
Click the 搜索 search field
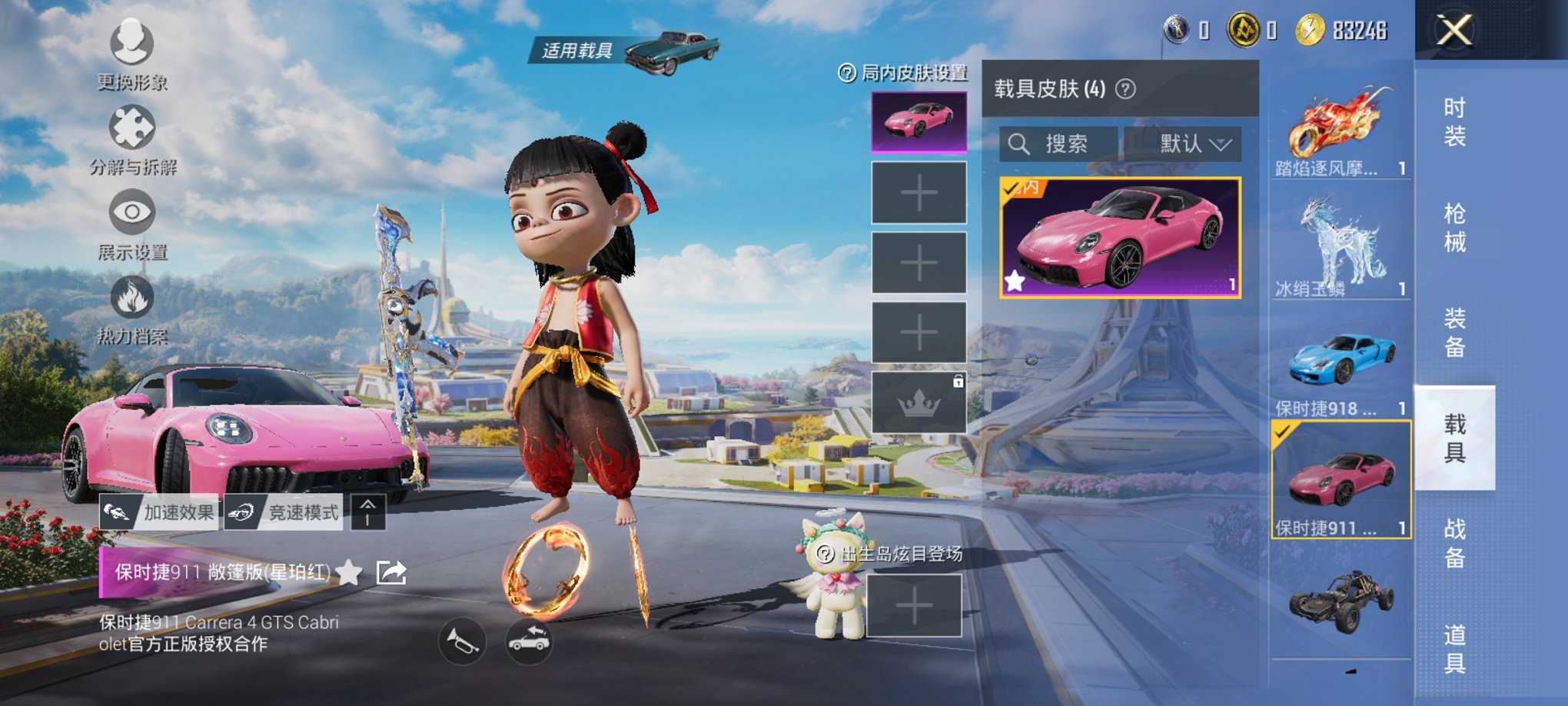point(1059,144)
